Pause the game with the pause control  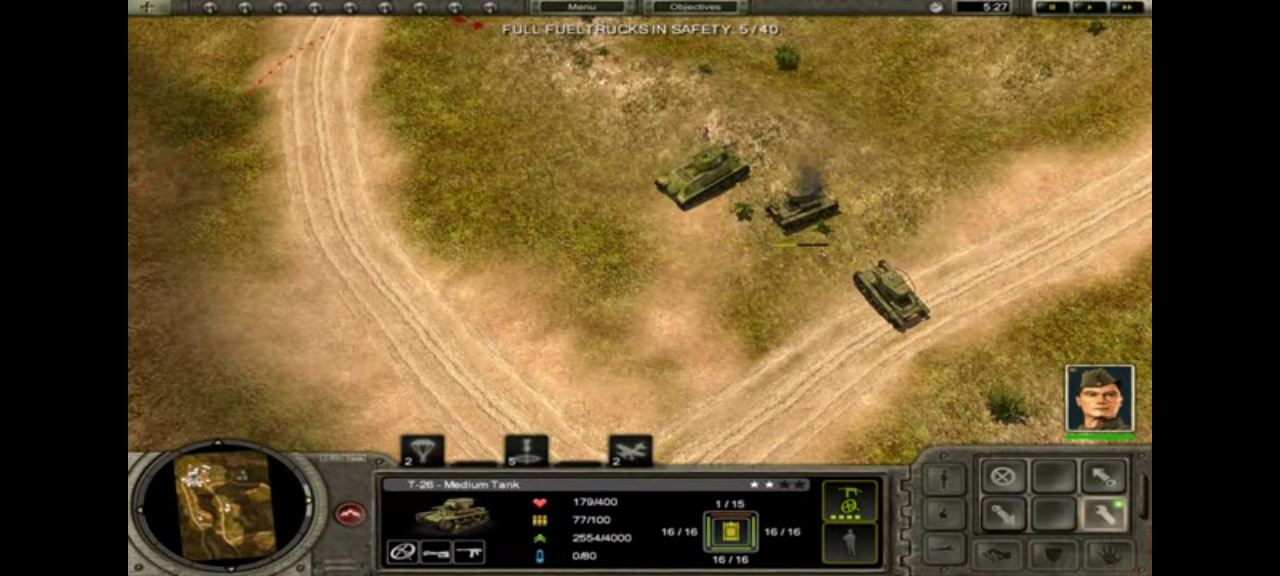click(1051, 7)
